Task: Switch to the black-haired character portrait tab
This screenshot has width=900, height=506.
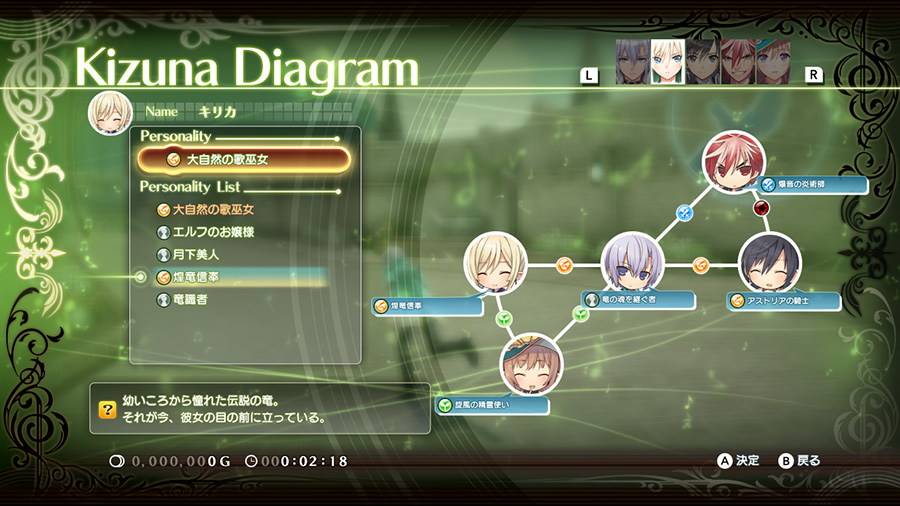Action: pyautogui.click(x=702, y=61)
